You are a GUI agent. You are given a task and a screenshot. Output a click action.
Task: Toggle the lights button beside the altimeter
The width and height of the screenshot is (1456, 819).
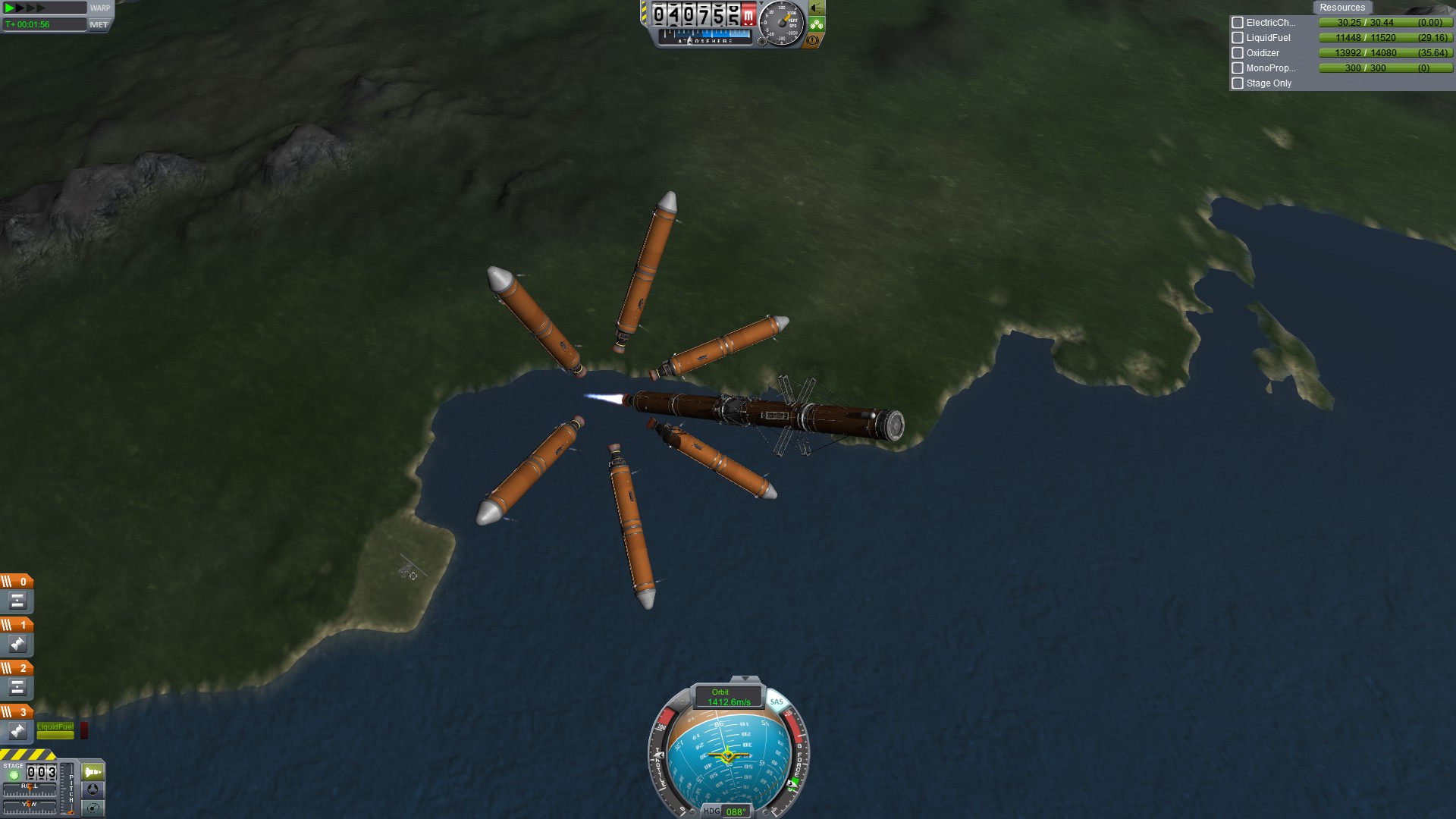coord(816,8)
